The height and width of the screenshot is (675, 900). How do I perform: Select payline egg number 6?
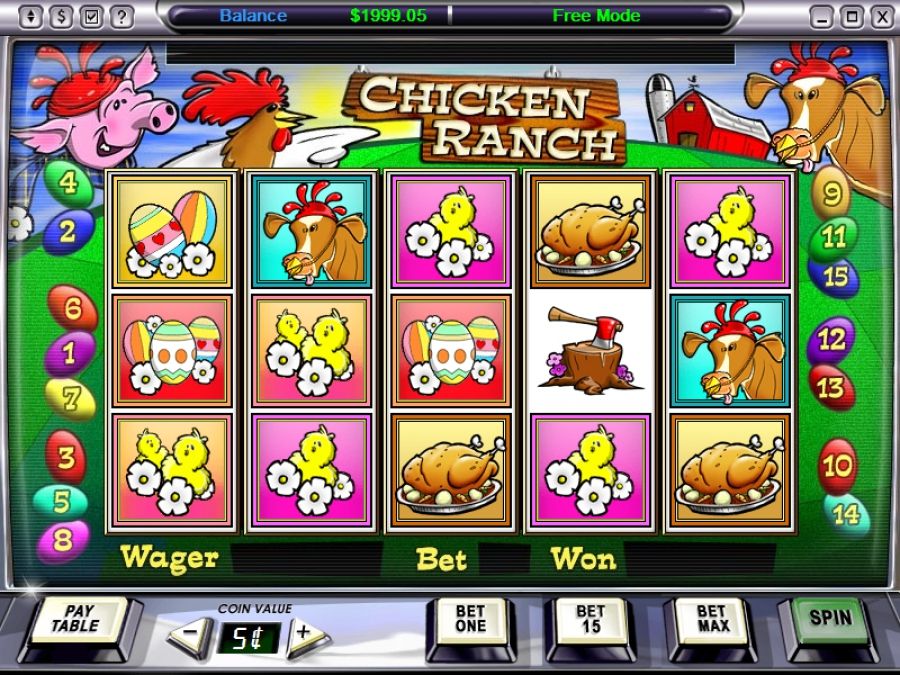pyautogui.click(x=72, y=309)
